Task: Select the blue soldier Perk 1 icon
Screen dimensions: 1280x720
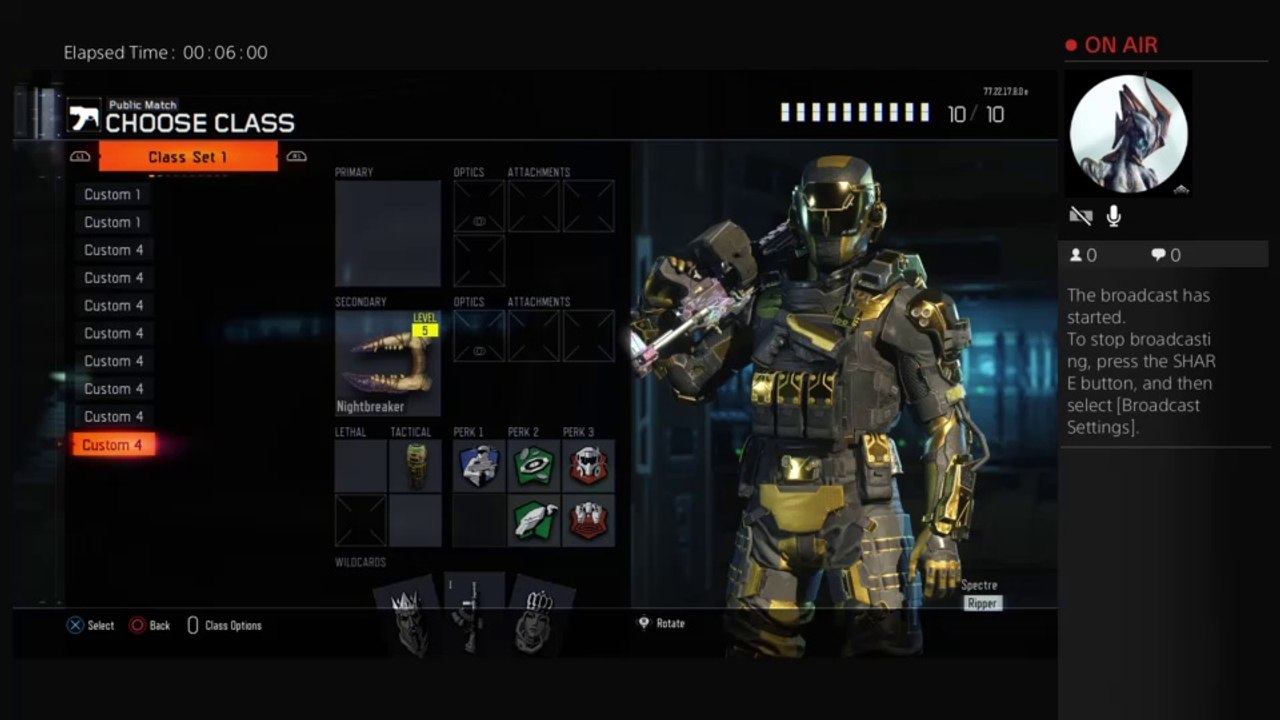Action: click(479, 466)
